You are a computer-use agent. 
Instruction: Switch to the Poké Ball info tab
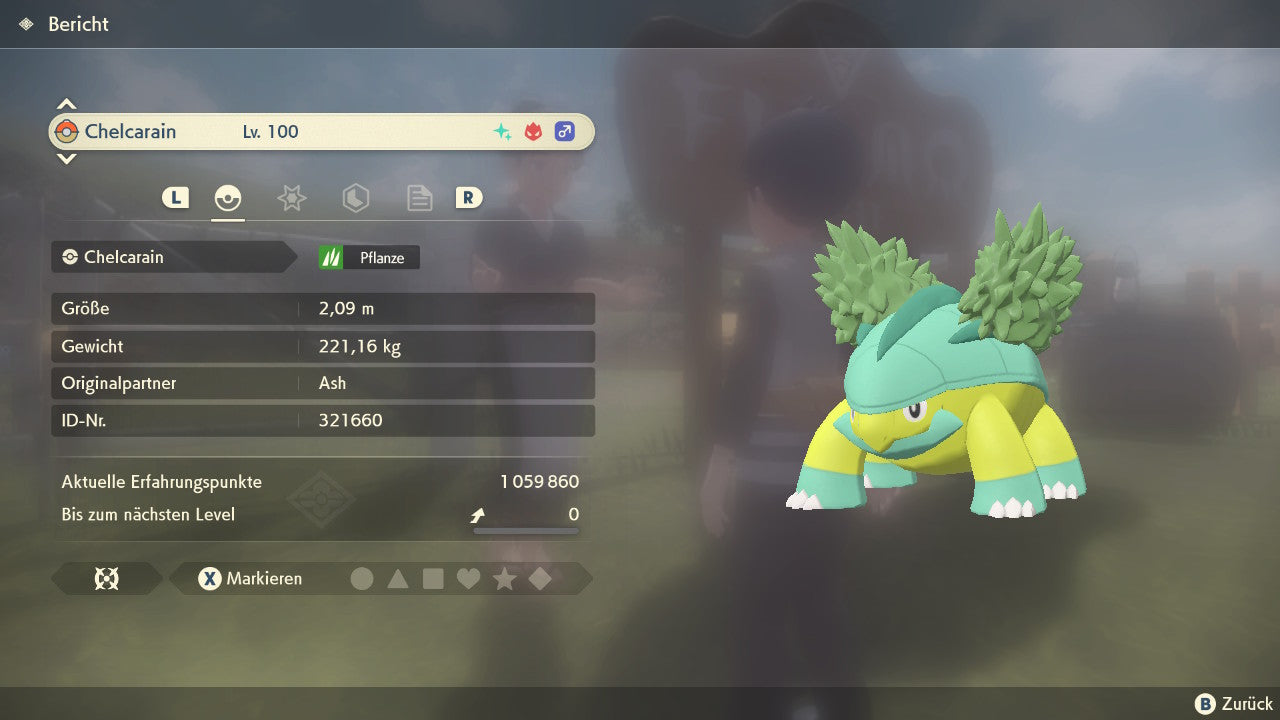tap(228, 198)
